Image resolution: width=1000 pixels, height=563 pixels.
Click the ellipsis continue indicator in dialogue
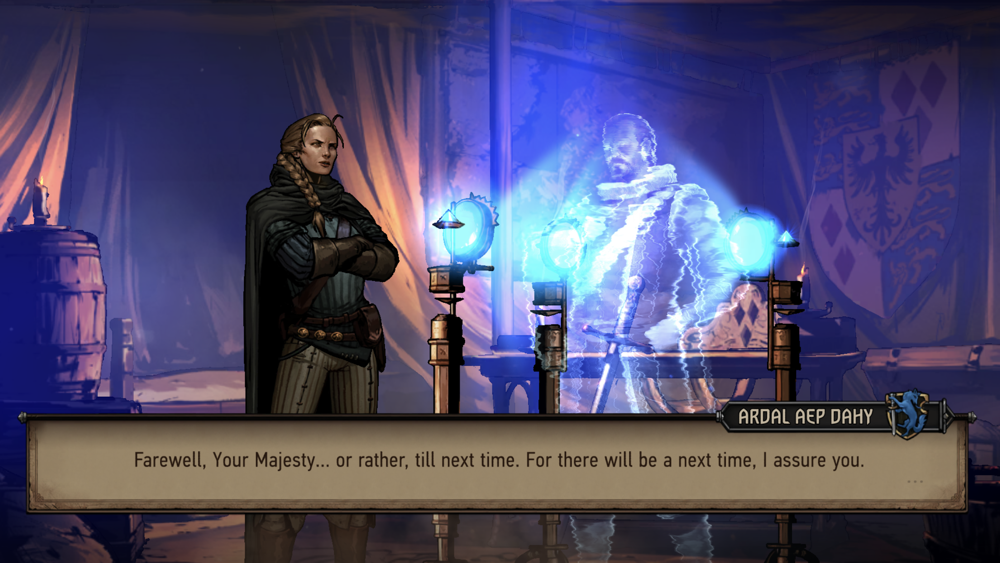click(914, 482)
